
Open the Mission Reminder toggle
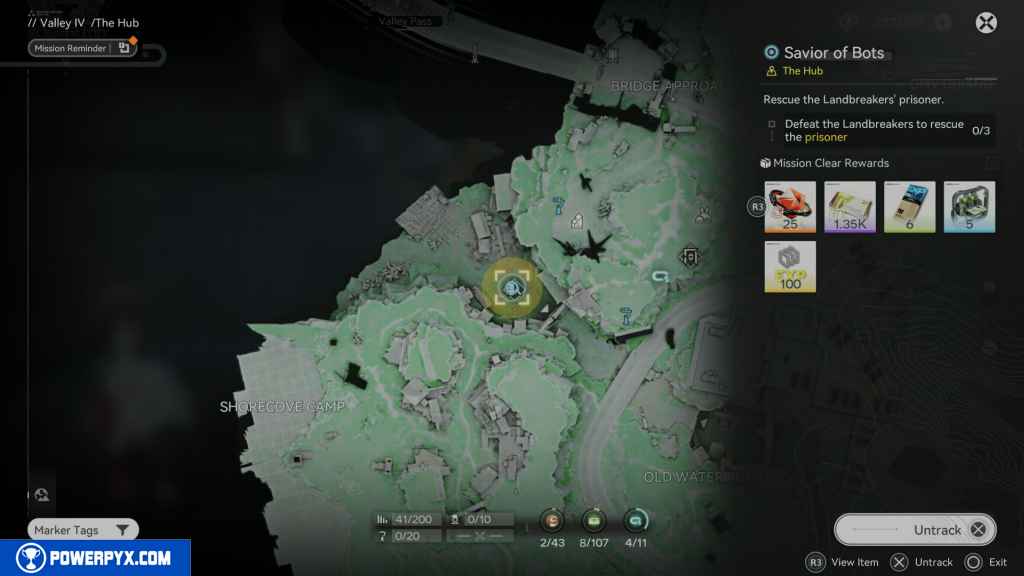[x=83, y=47]
